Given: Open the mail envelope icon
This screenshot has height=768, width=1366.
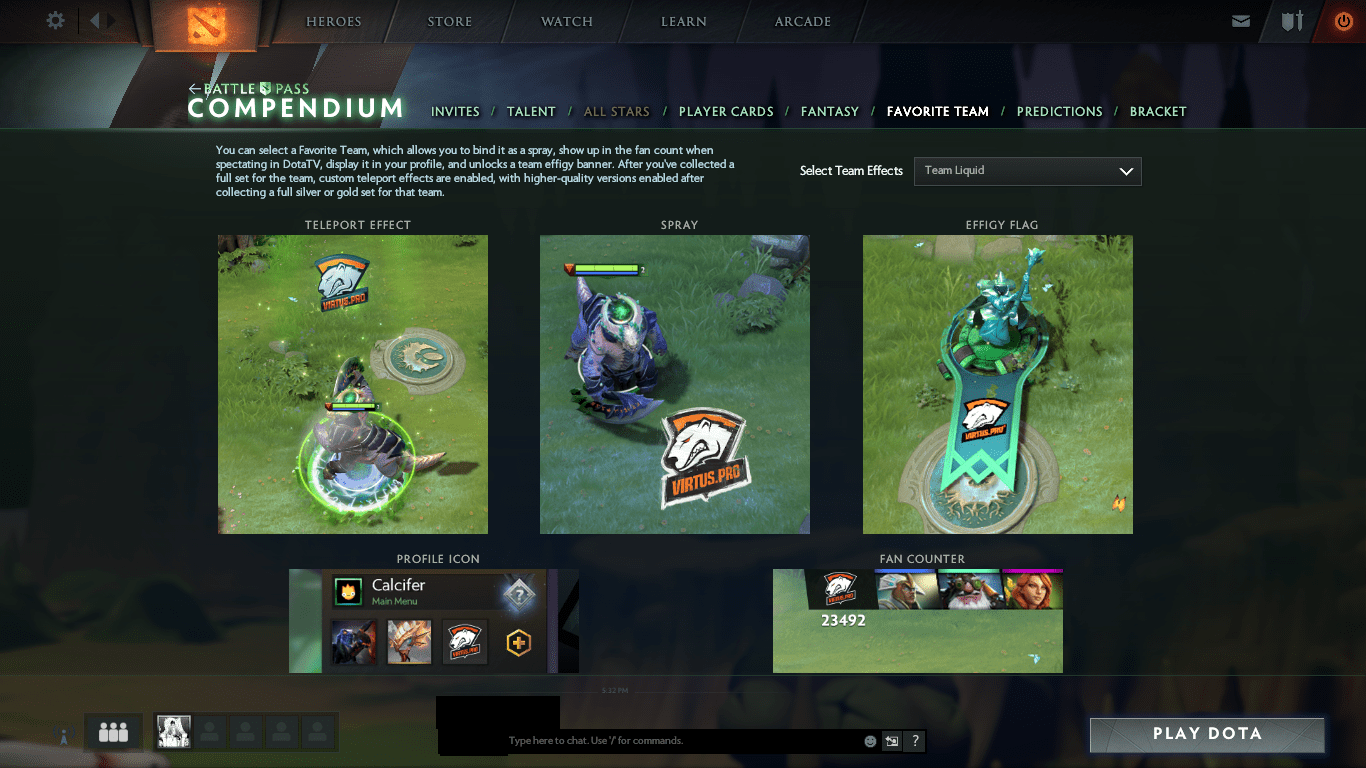Looking at the screenshot, I should pyautogui.click(x=1241, y=21).
